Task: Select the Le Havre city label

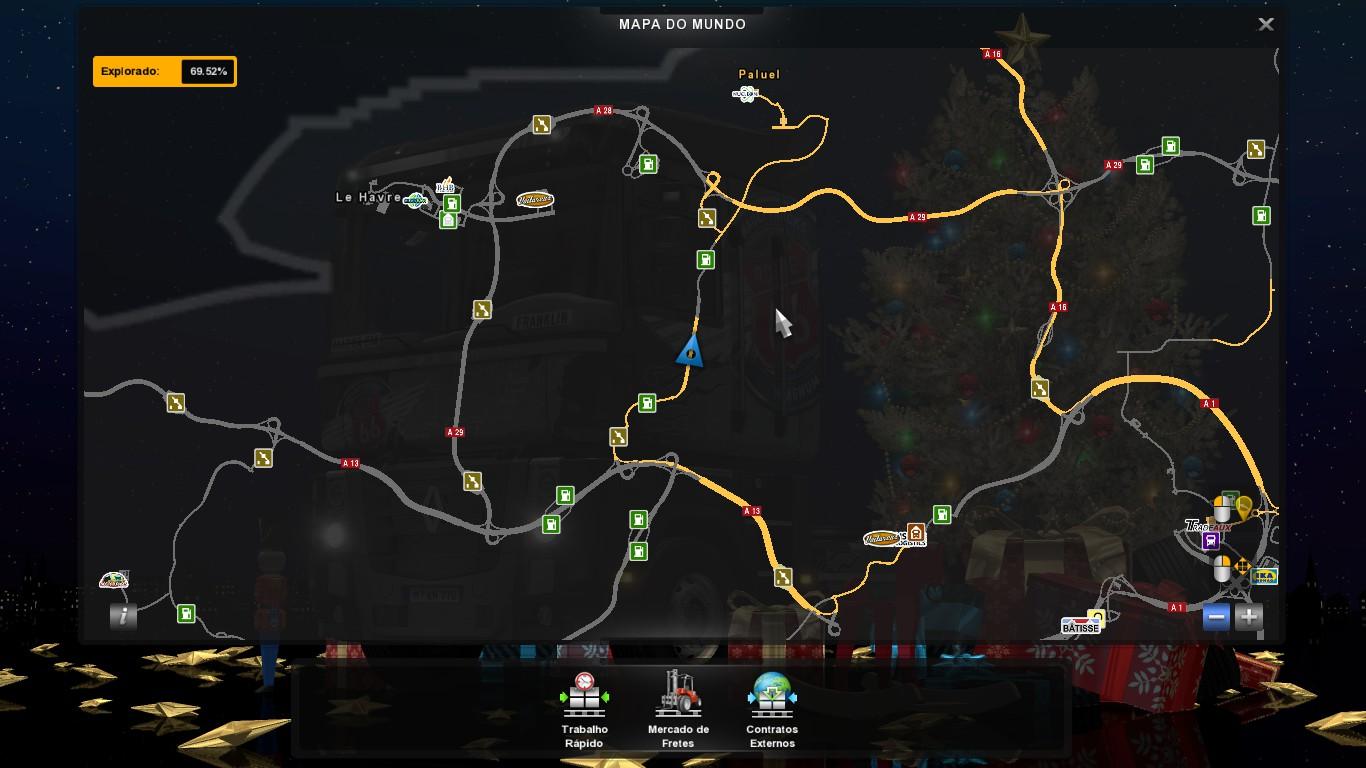Action: [368, 198]
